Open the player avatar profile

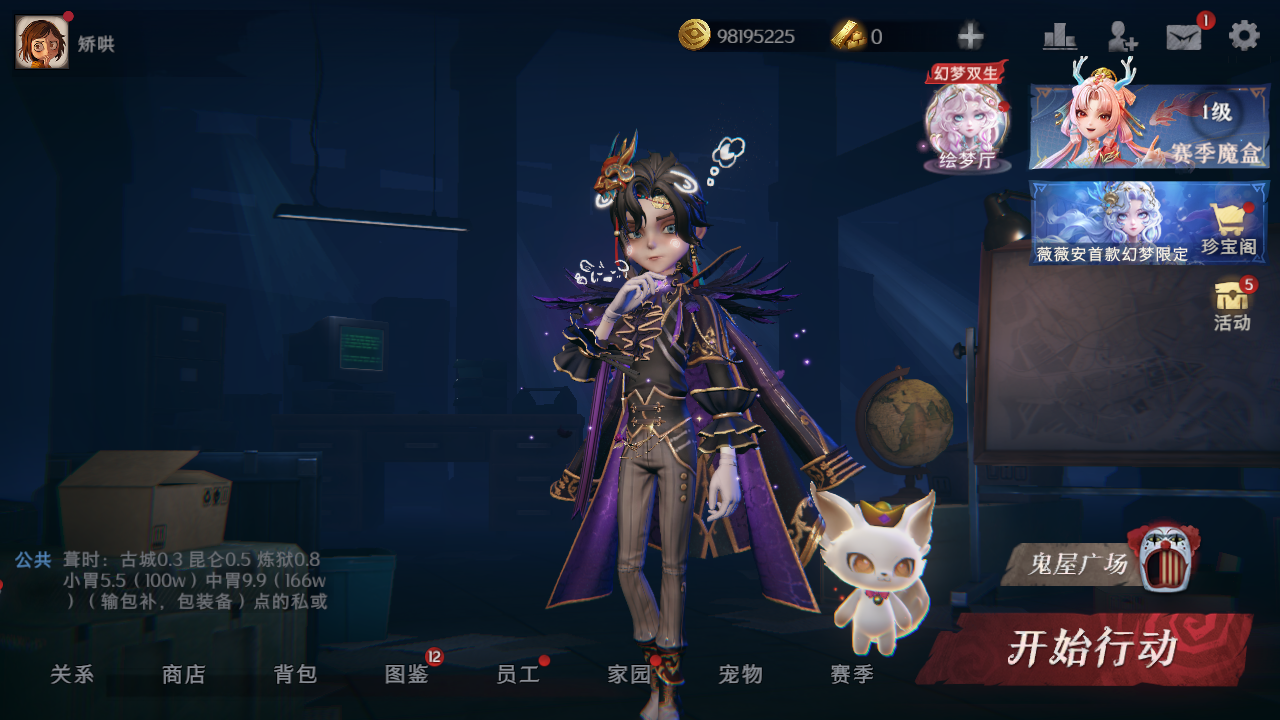point(42,42)
